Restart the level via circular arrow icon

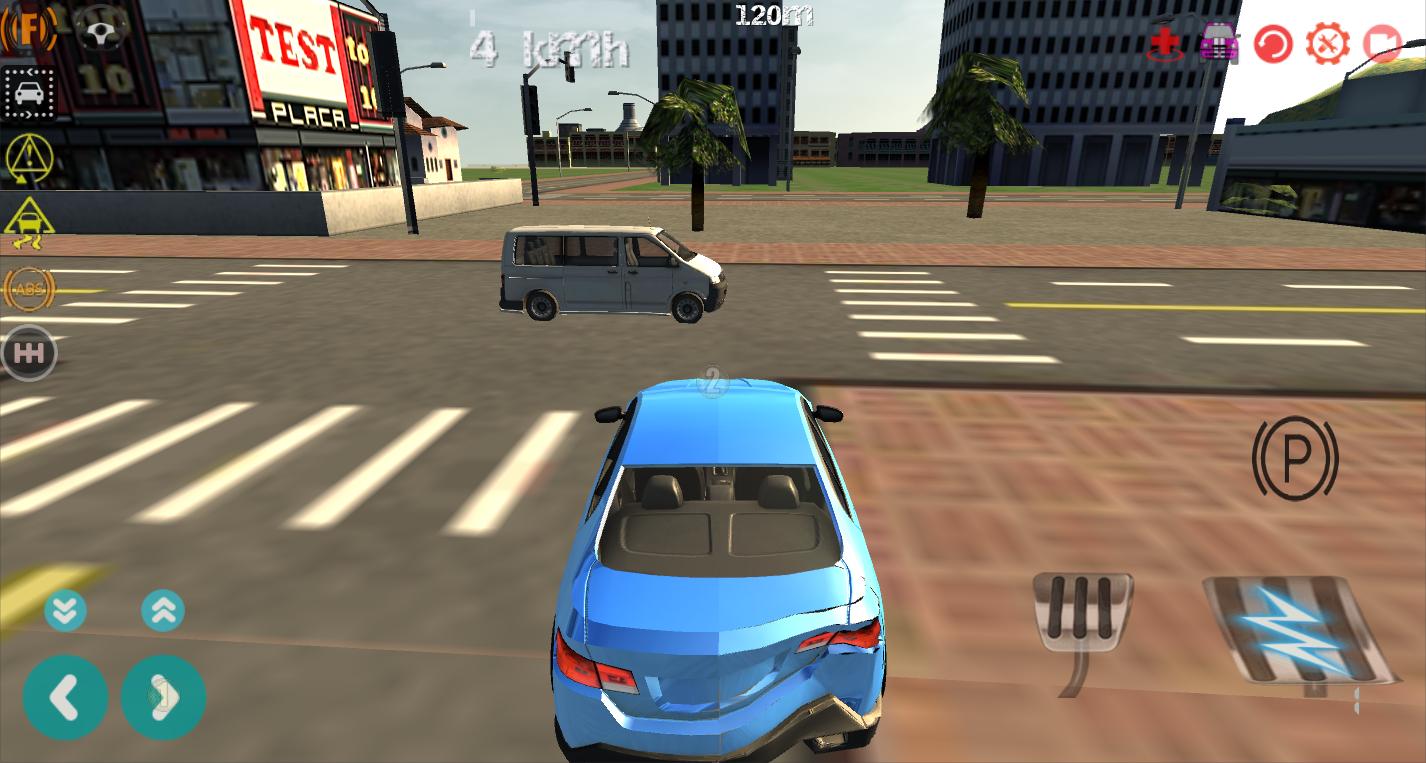1273,43
